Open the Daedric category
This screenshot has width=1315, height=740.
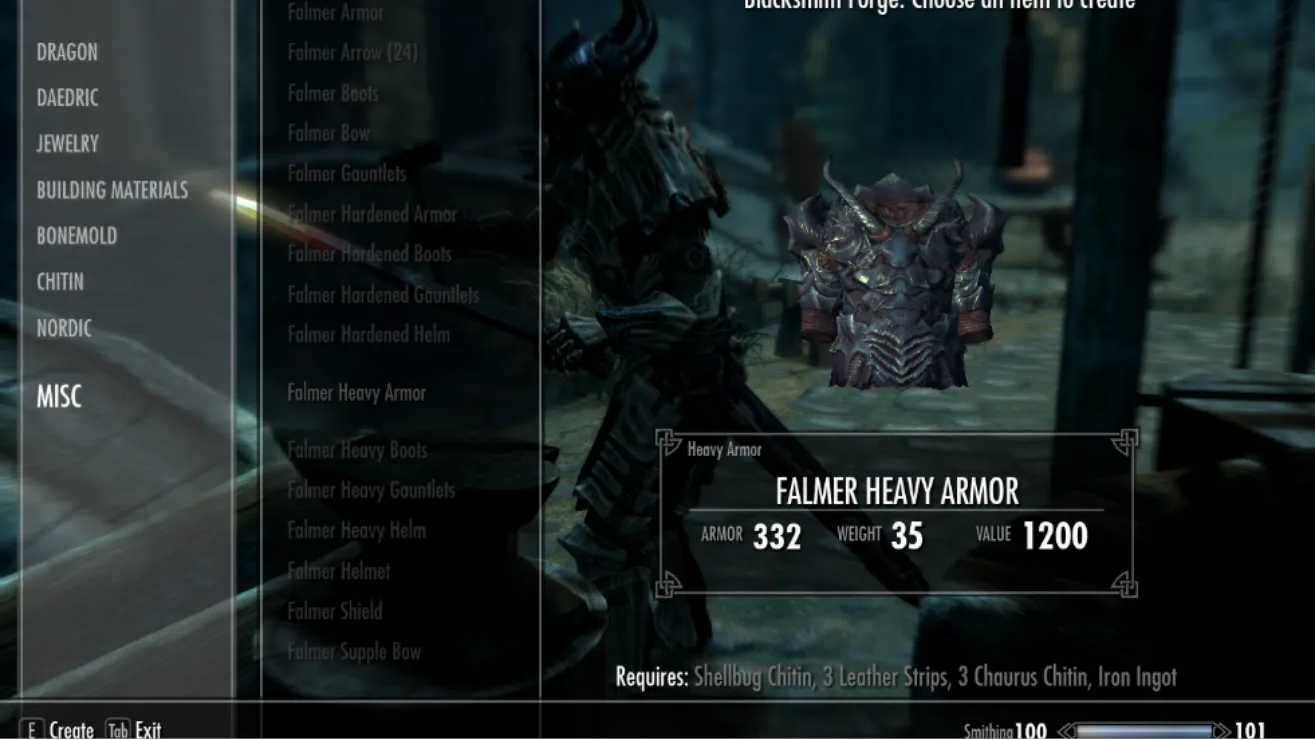point(67,98)
